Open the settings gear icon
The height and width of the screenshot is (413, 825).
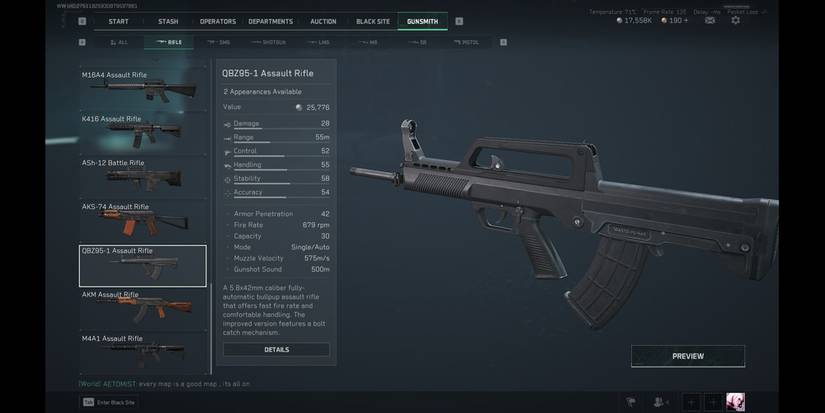736,21
